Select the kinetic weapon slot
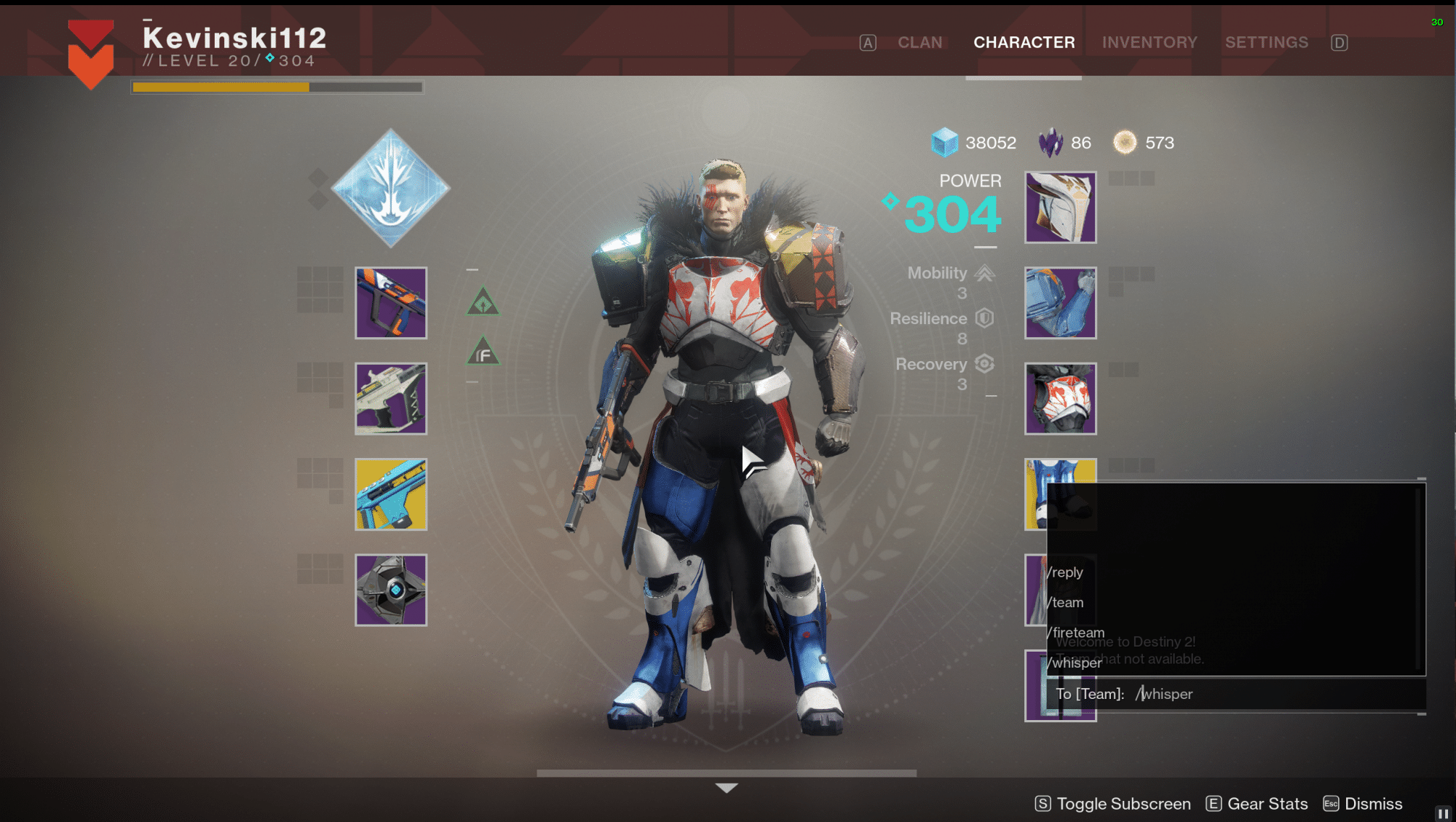Viewport: 1456px width, 822px height. [391, 303]
